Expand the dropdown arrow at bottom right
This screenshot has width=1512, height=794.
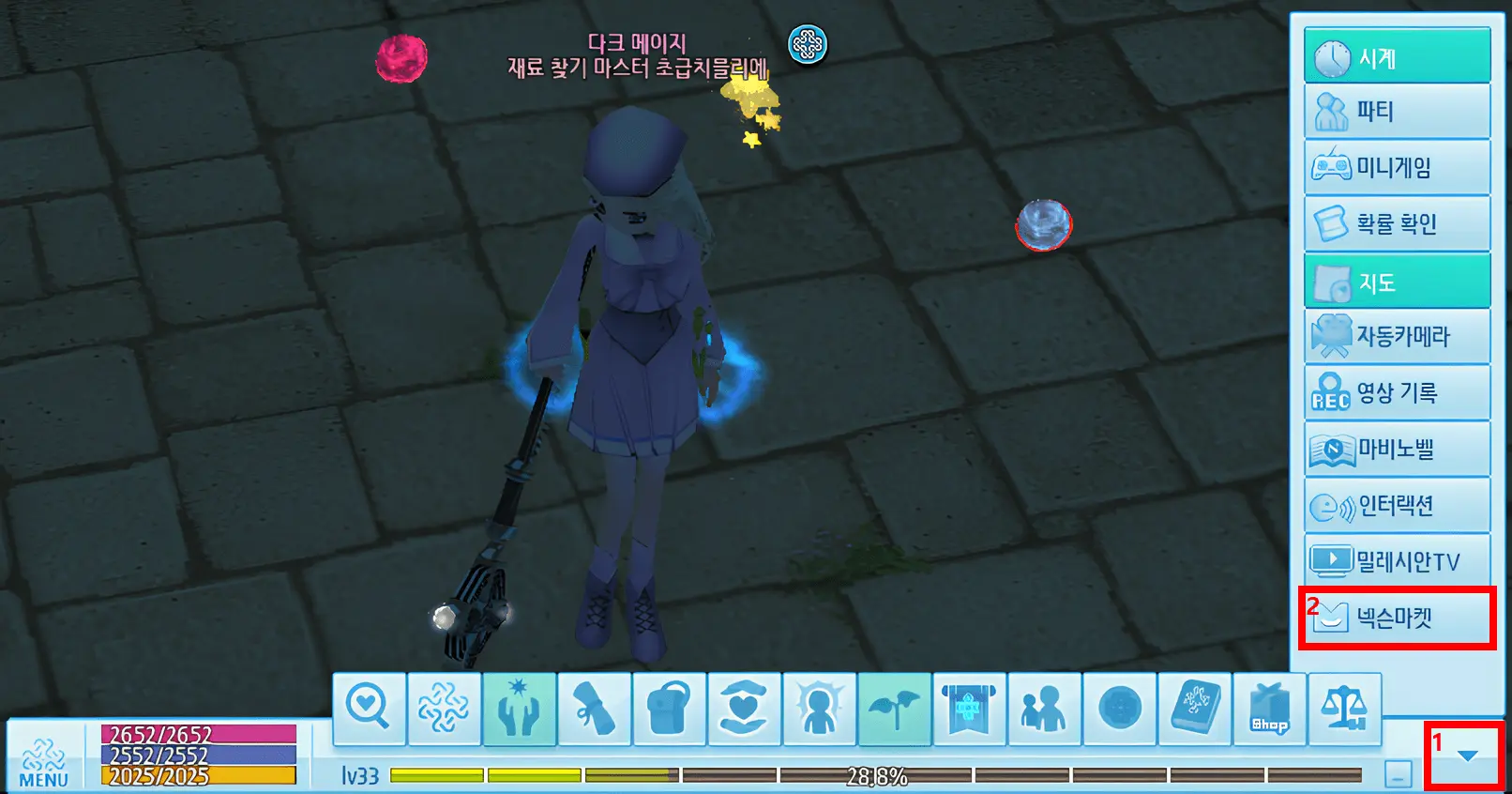(x=1464, y=754)
